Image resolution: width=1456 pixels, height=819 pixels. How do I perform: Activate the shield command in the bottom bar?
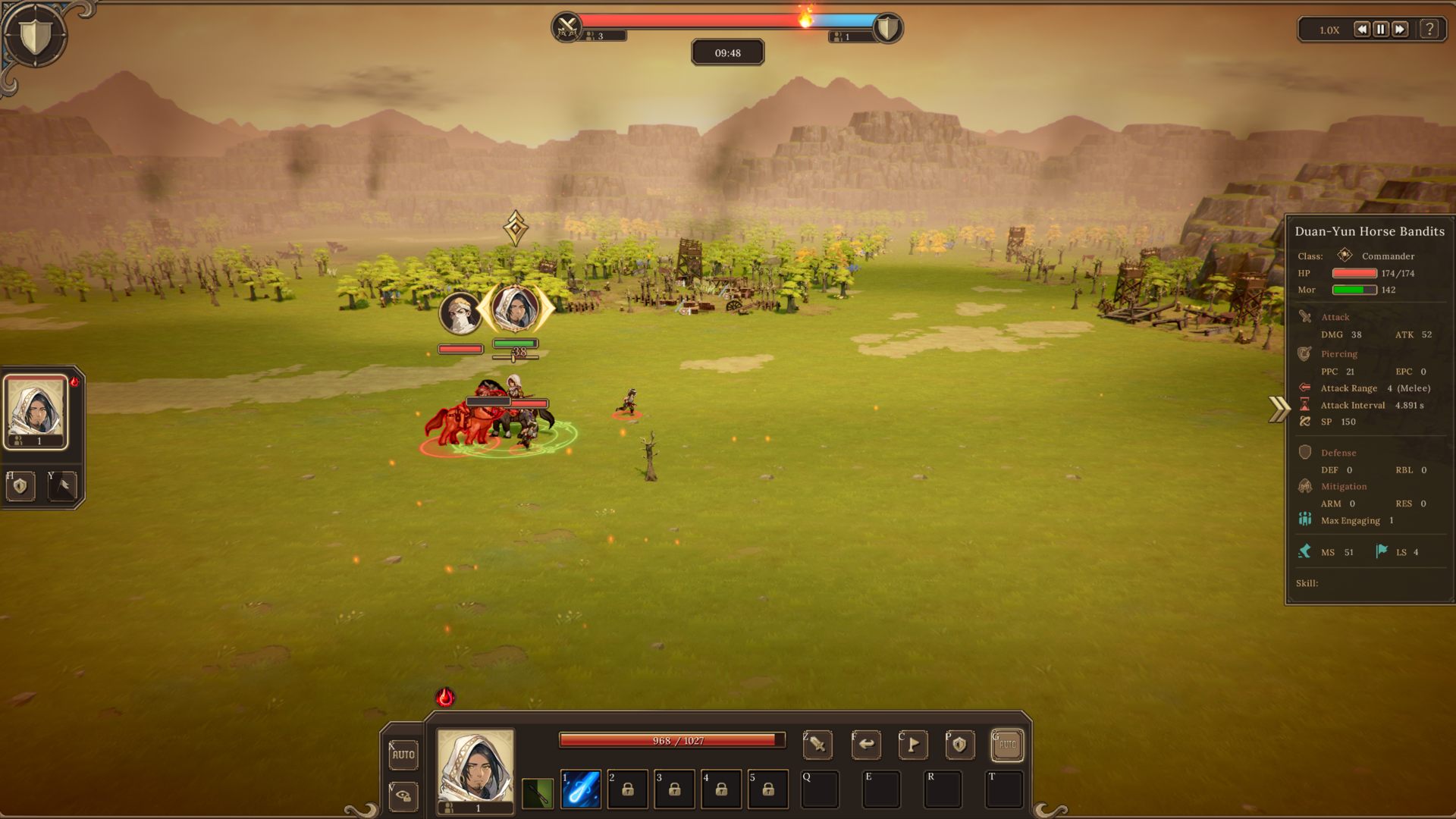pyautogui.click(x=959, y=745)
